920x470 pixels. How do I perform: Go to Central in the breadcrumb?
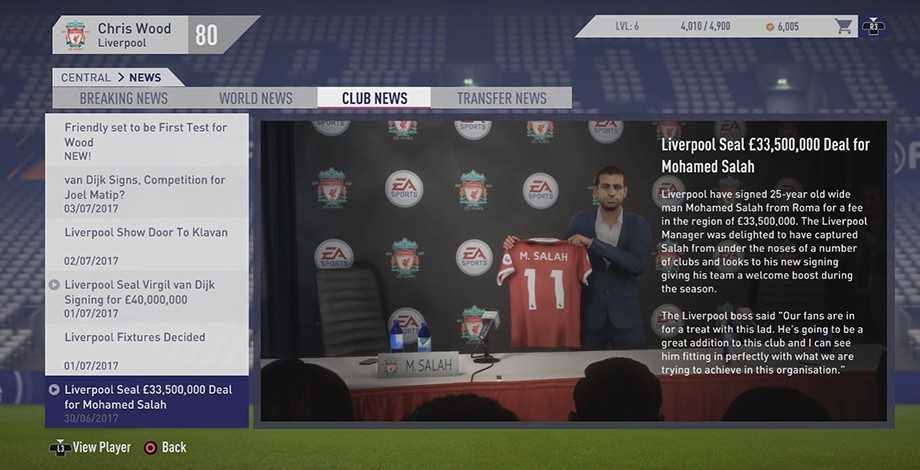tap(86, 78)
